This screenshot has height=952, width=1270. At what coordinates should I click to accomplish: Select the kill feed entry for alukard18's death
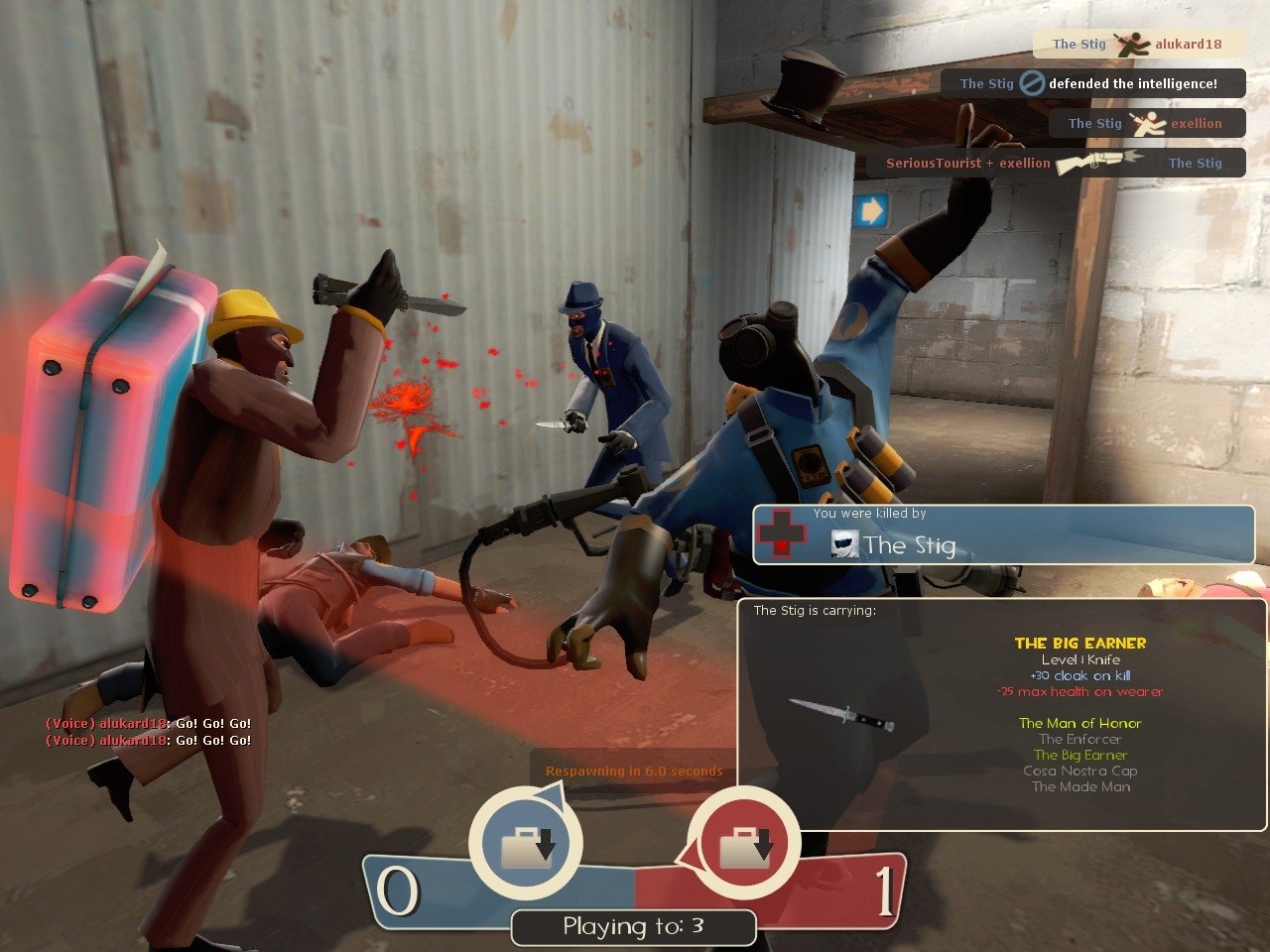[x=1137, y=44]
